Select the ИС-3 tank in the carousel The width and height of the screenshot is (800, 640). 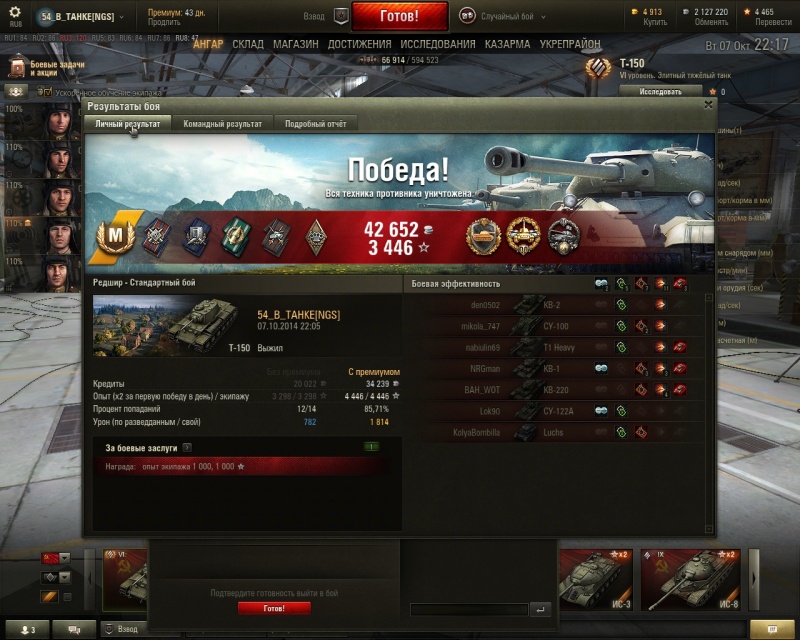coord(597,579)
